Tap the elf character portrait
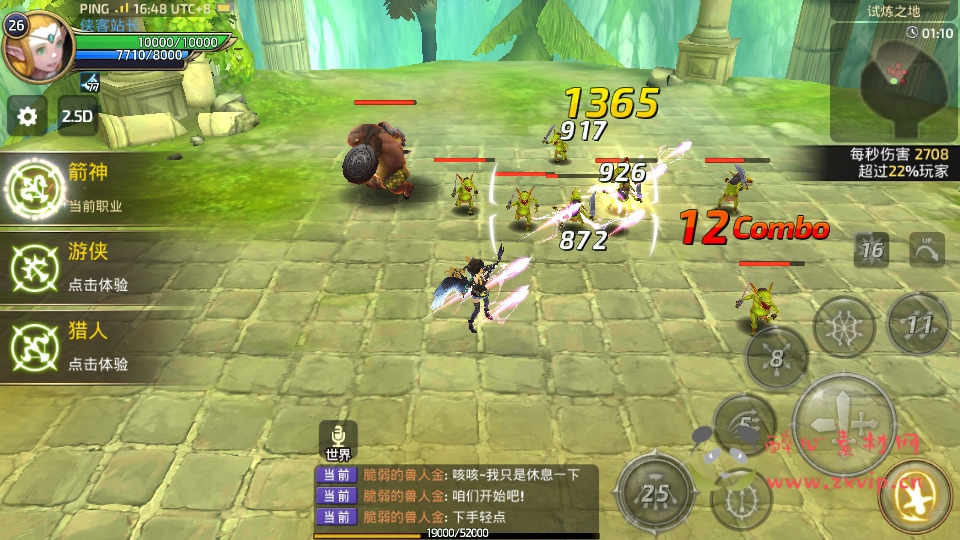The image size is (960, 540). point(37,47)
